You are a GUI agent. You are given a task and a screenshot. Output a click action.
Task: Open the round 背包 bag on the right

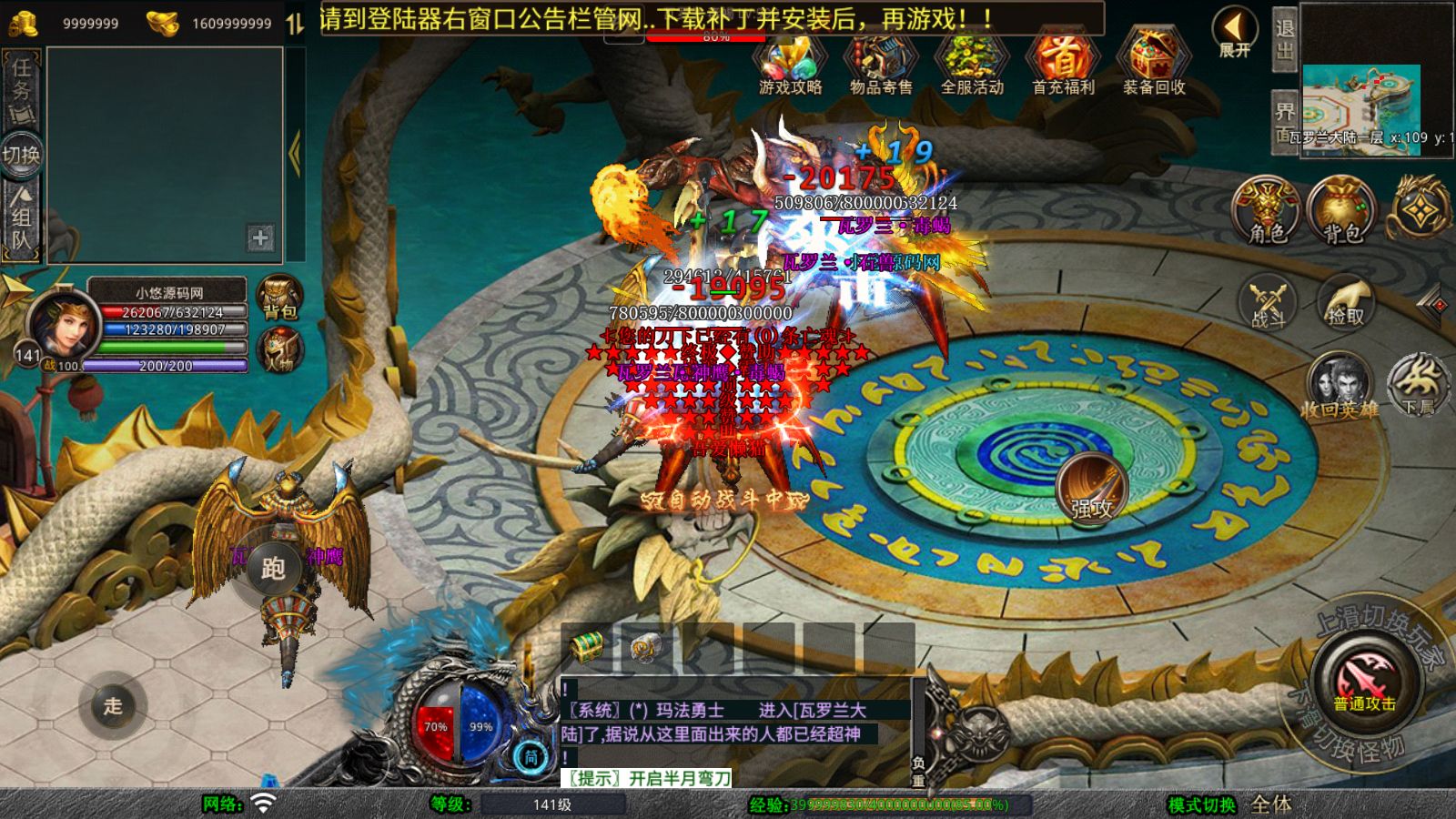[x=1341, y=211]
